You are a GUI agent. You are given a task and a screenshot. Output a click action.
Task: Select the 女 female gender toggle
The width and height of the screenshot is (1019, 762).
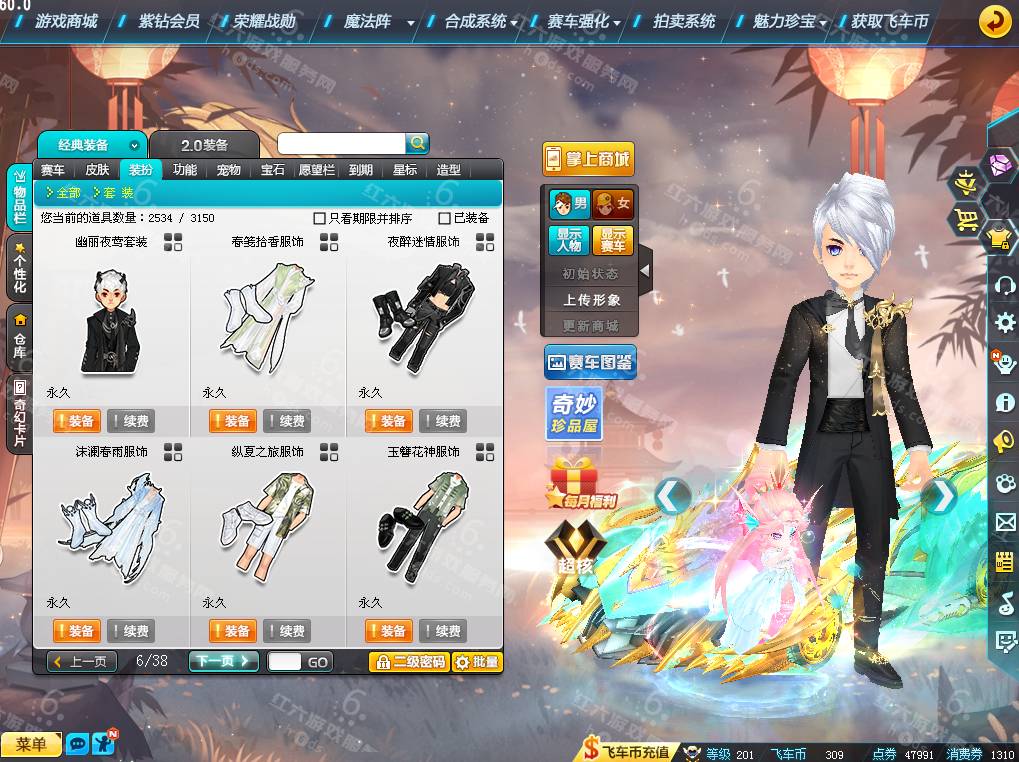click(x=613, y=205)
